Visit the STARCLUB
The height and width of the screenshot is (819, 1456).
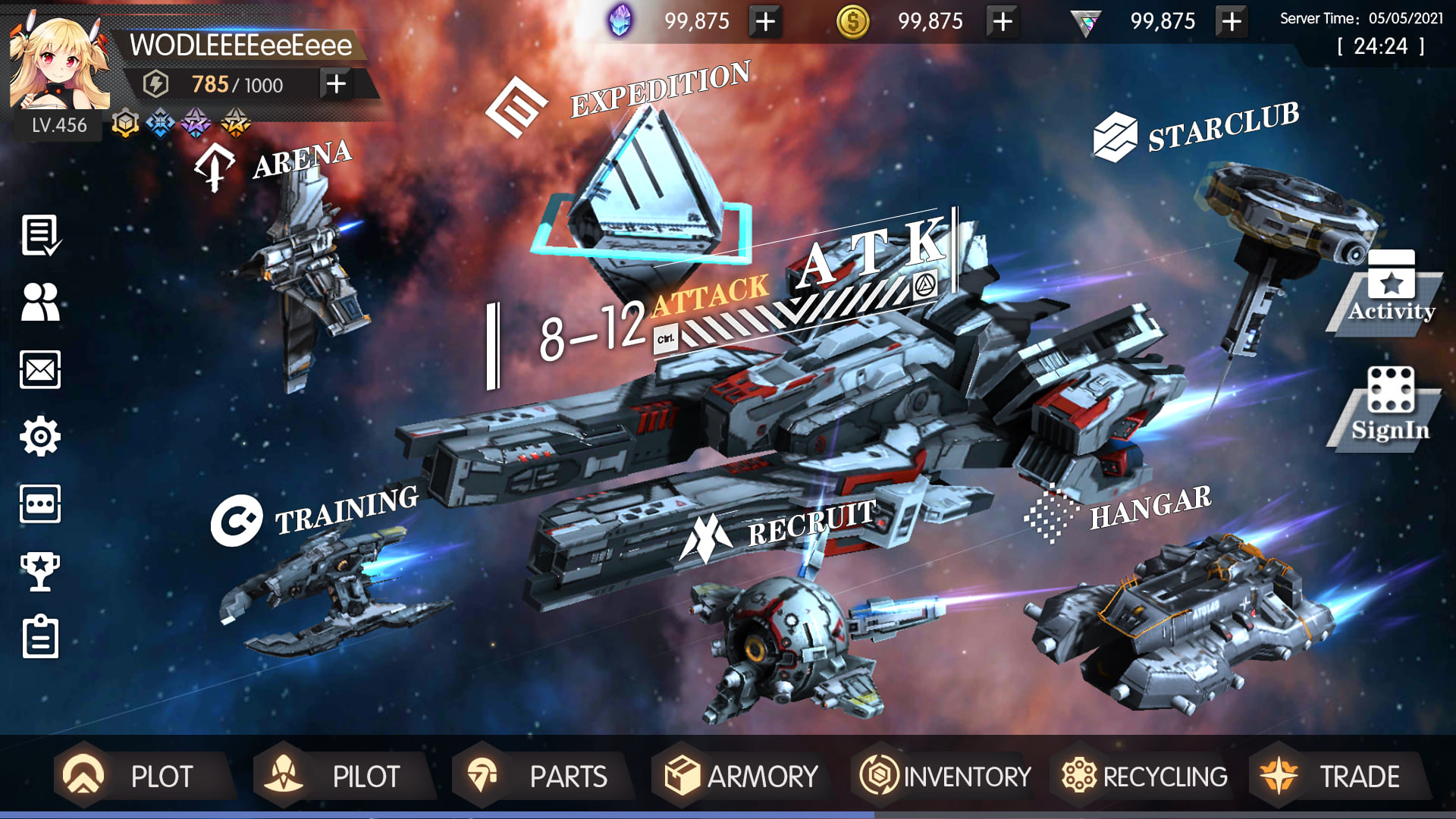pos(1221,127)
